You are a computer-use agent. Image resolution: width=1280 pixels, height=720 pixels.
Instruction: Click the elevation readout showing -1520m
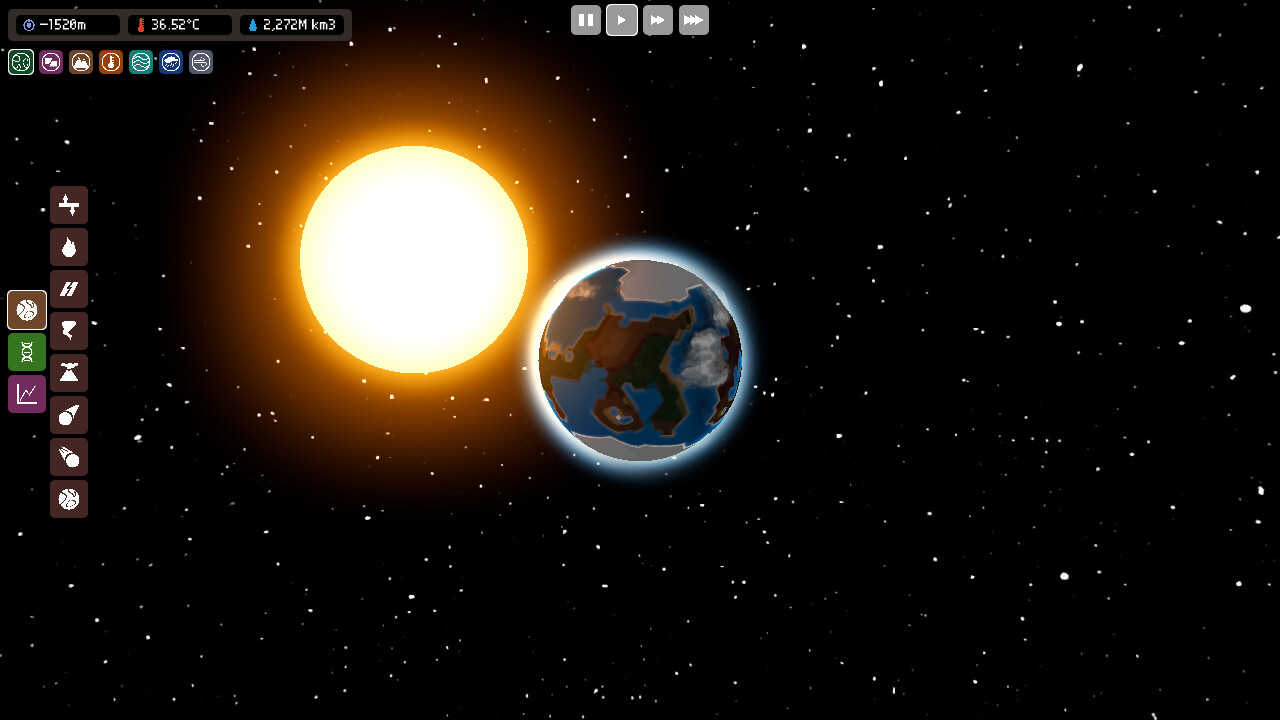(x=64, y=25)
